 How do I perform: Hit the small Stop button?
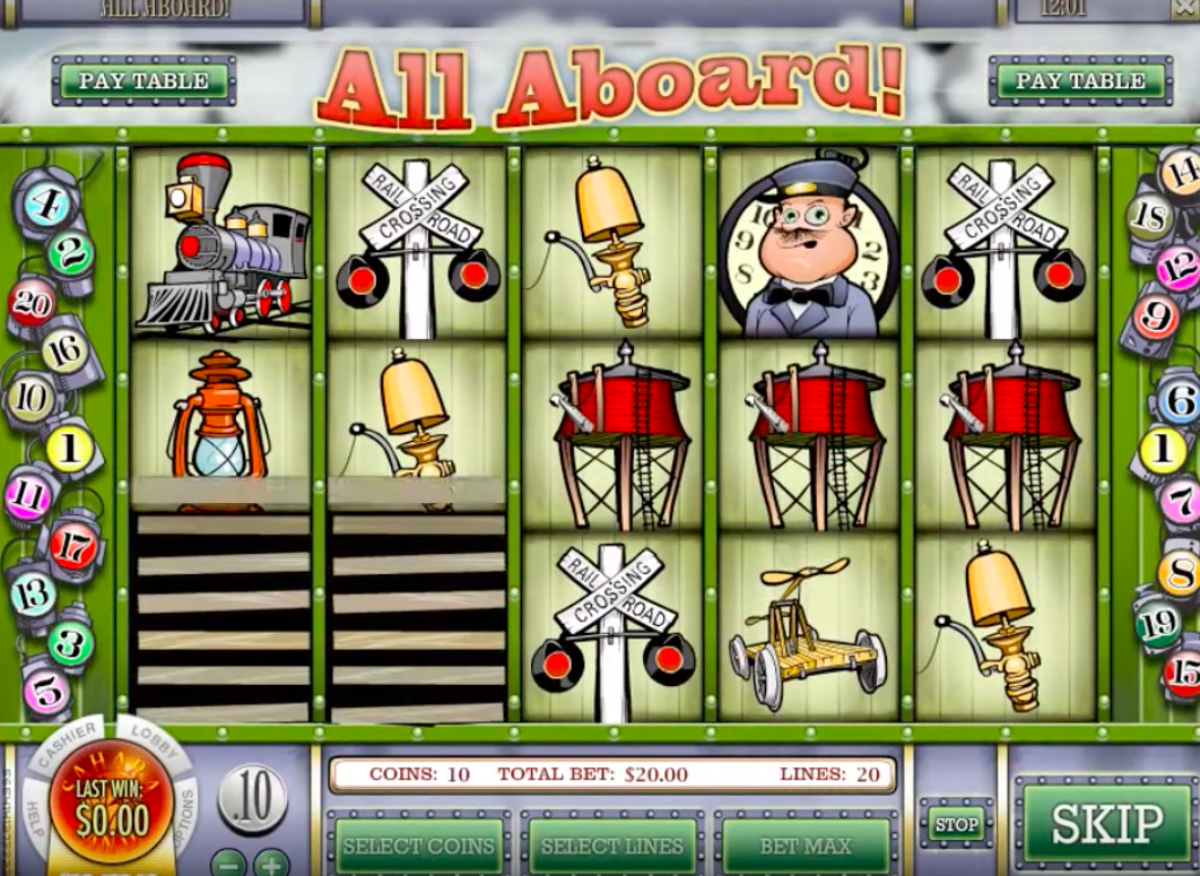coord(956,824)
